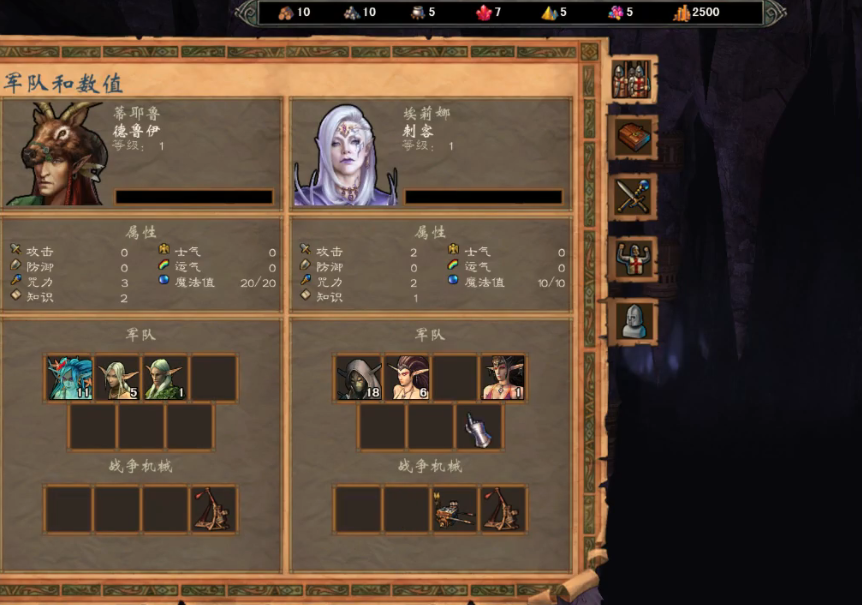Pick the steel gauntlet in the assassin's army
The image size is (862, 605).
point(479,427)
